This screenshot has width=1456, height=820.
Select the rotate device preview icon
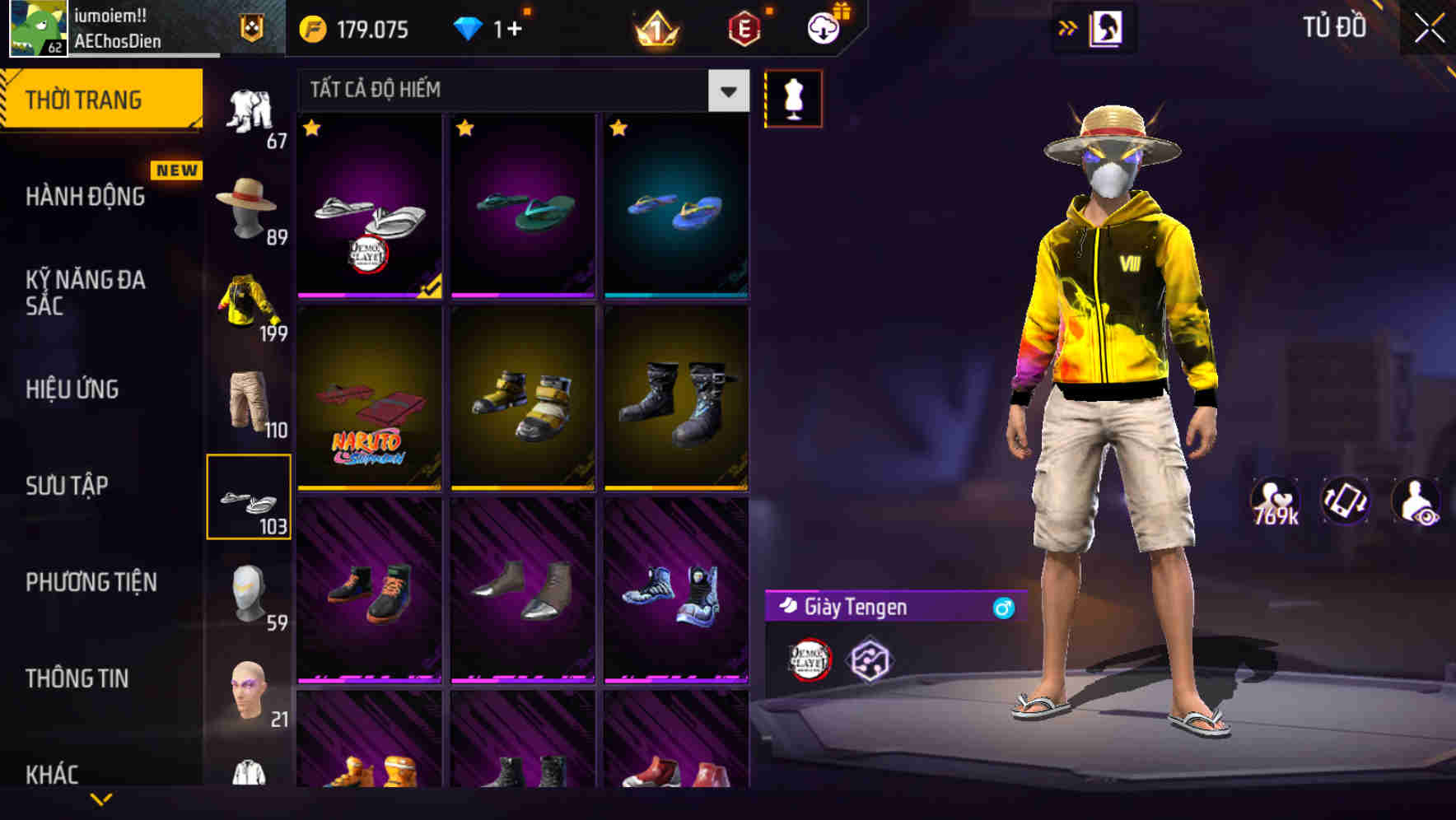click(1347, 501)
